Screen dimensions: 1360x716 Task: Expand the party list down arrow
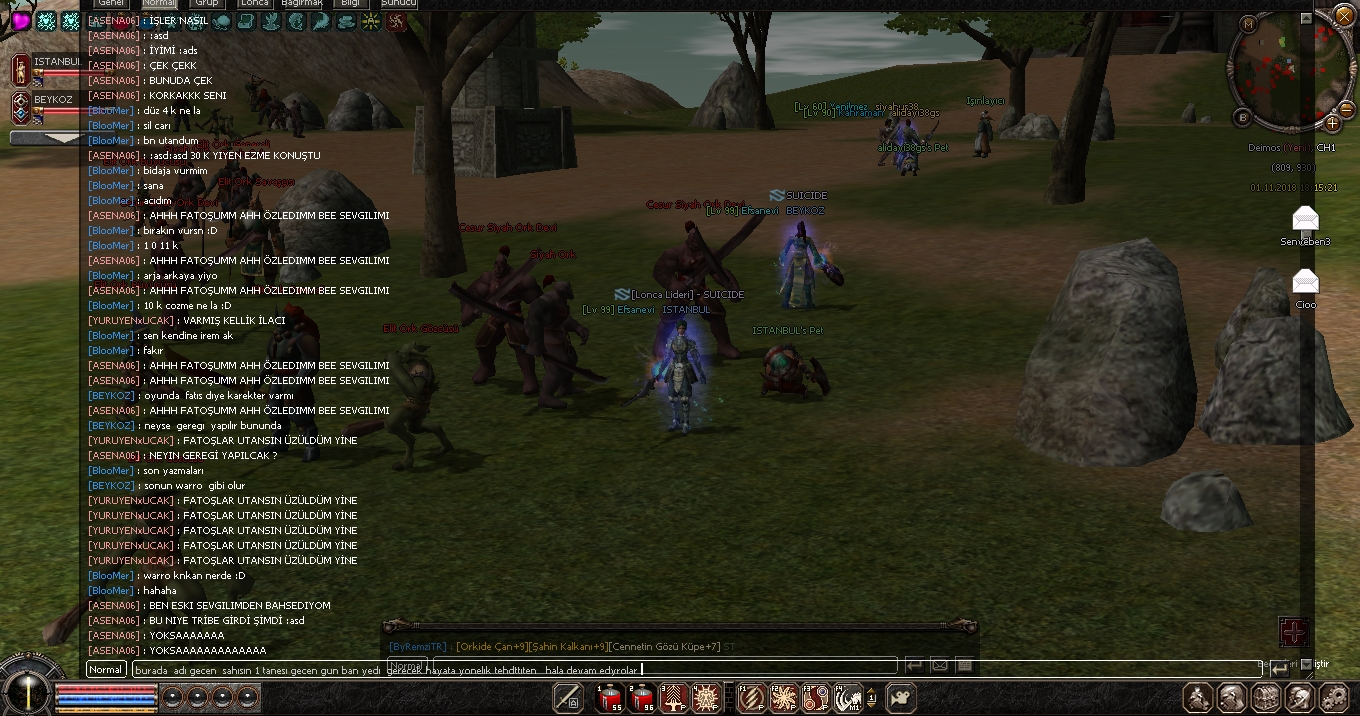pos(45,138)
